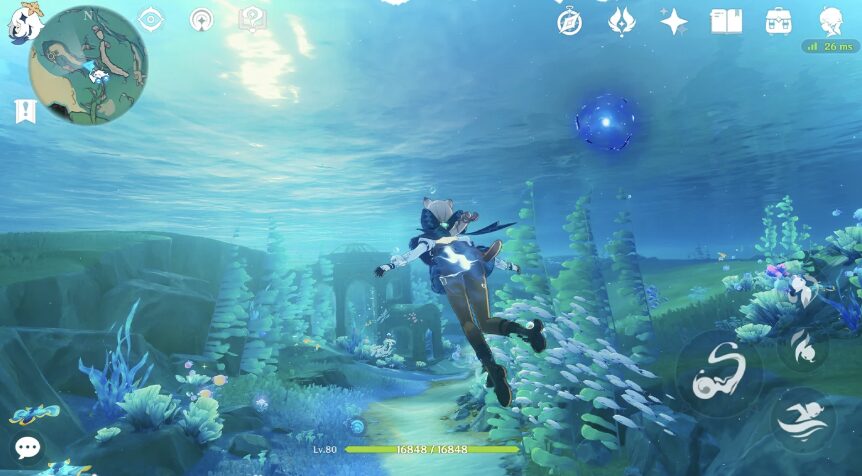
Task: Activate the small flame-shaped skill button
Action: click(x=802, y=347)
